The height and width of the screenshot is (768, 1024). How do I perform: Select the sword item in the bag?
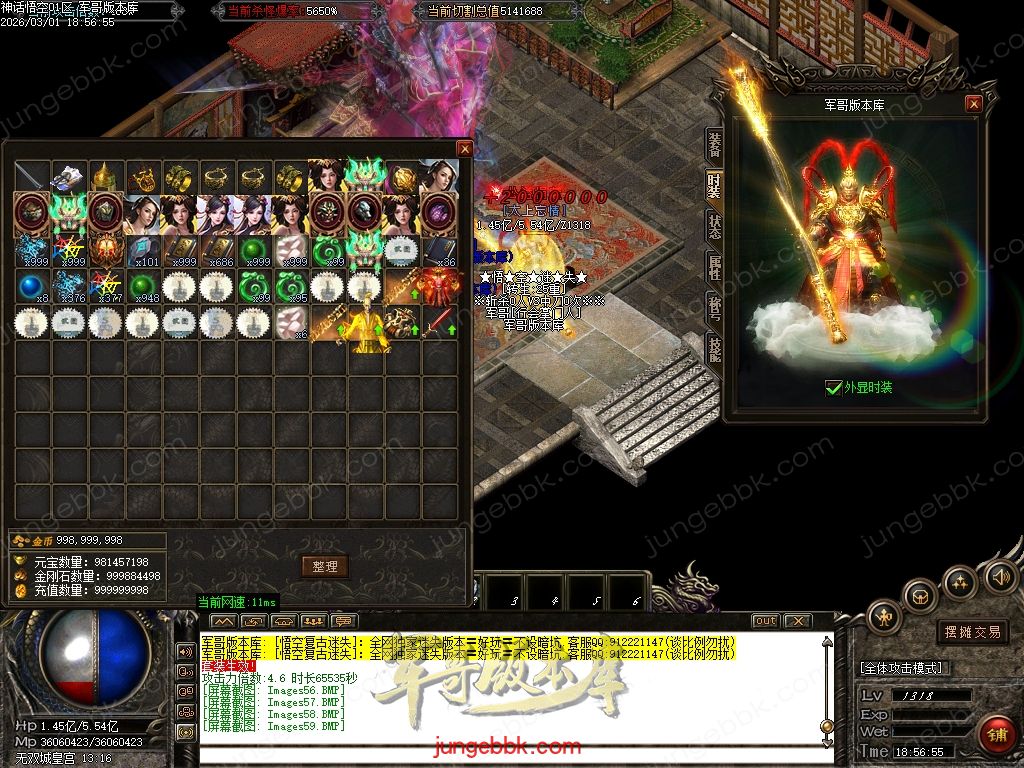pyautogui.click(x=32, y=177)
